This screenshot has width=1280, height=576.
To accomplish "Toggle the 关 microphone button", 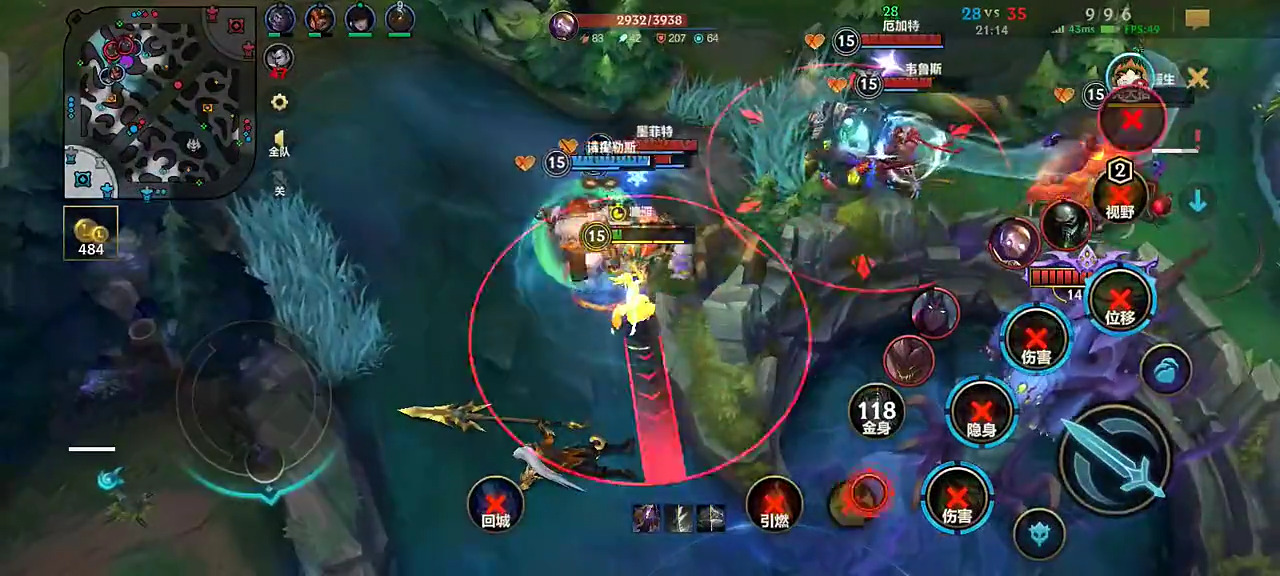I will 279,184.
